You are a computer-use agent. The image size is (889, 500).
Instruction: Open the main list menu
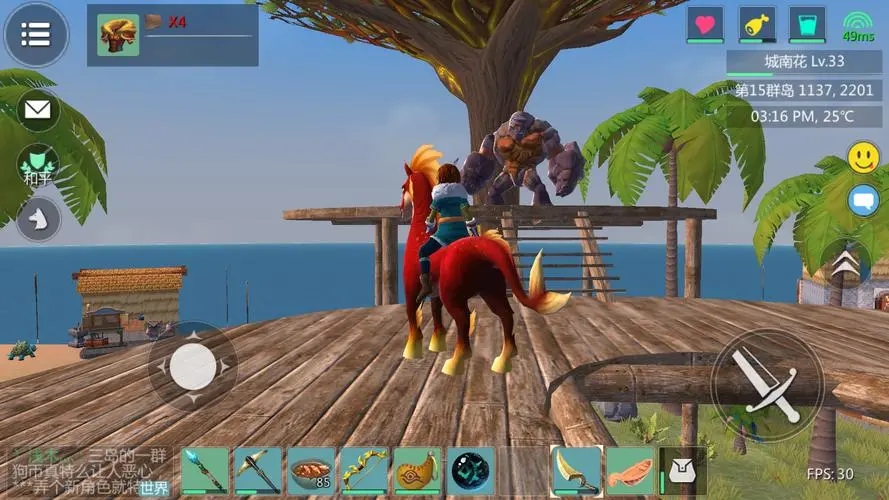point(36,35)
